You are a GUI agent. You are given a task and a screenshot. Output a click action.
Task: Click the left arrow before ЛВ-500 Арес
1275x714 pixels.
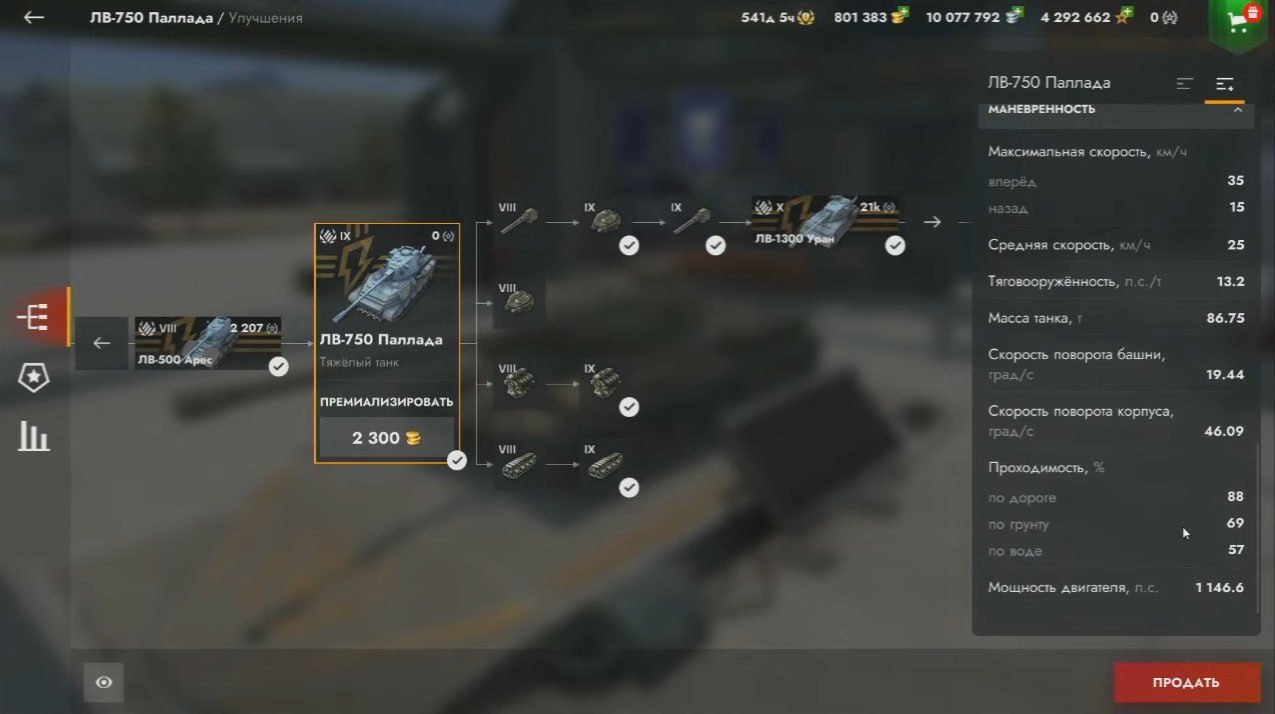[102, 343]
